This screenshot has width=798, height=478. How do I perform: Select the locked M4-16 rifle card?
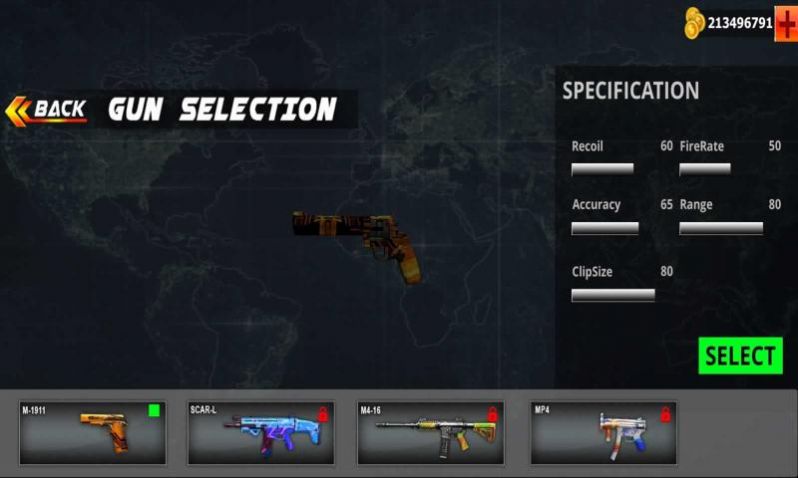point(430,433)
